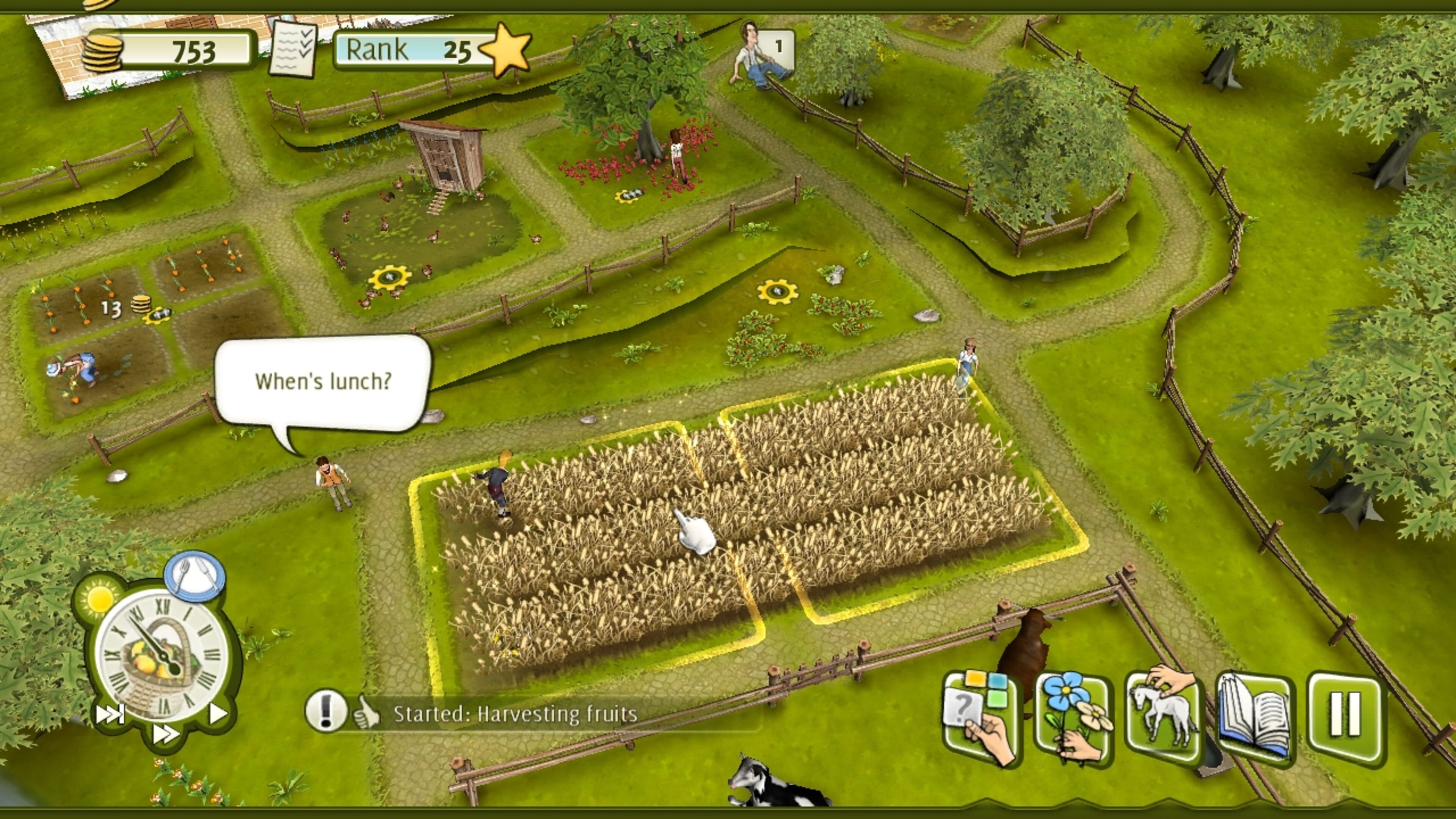Click the exclamation mark notification icon
Viewport: 1456px width, 819px height.
[x=325, y=712]
